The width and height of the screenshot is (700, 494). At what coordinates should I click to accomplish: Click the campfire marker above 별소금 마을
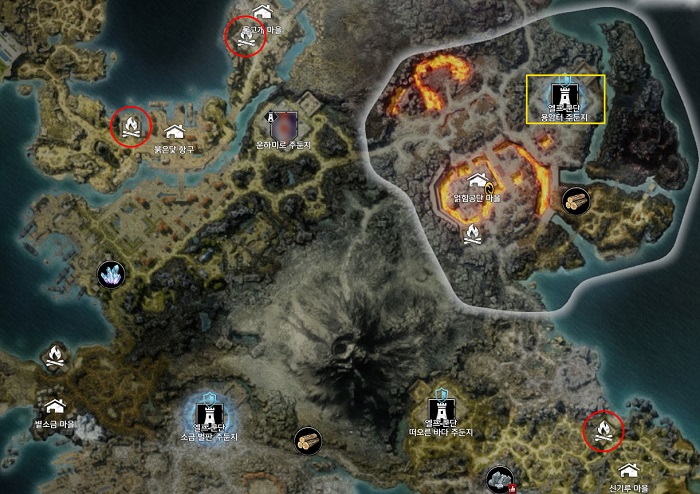[x=55, y=355]
